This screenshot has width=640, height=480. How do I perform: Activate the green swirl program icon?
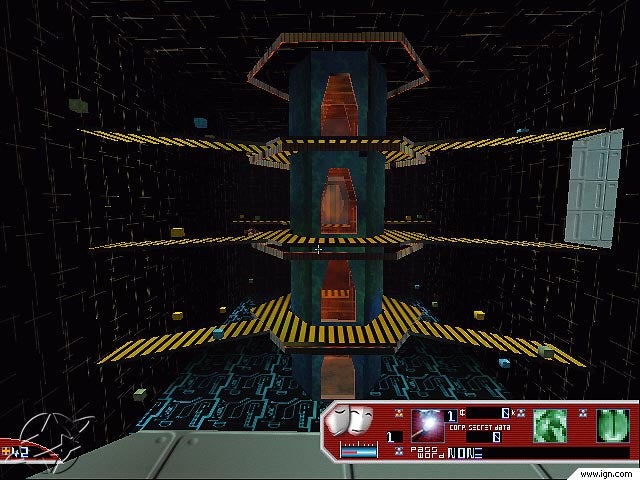(x=551, y=423)
